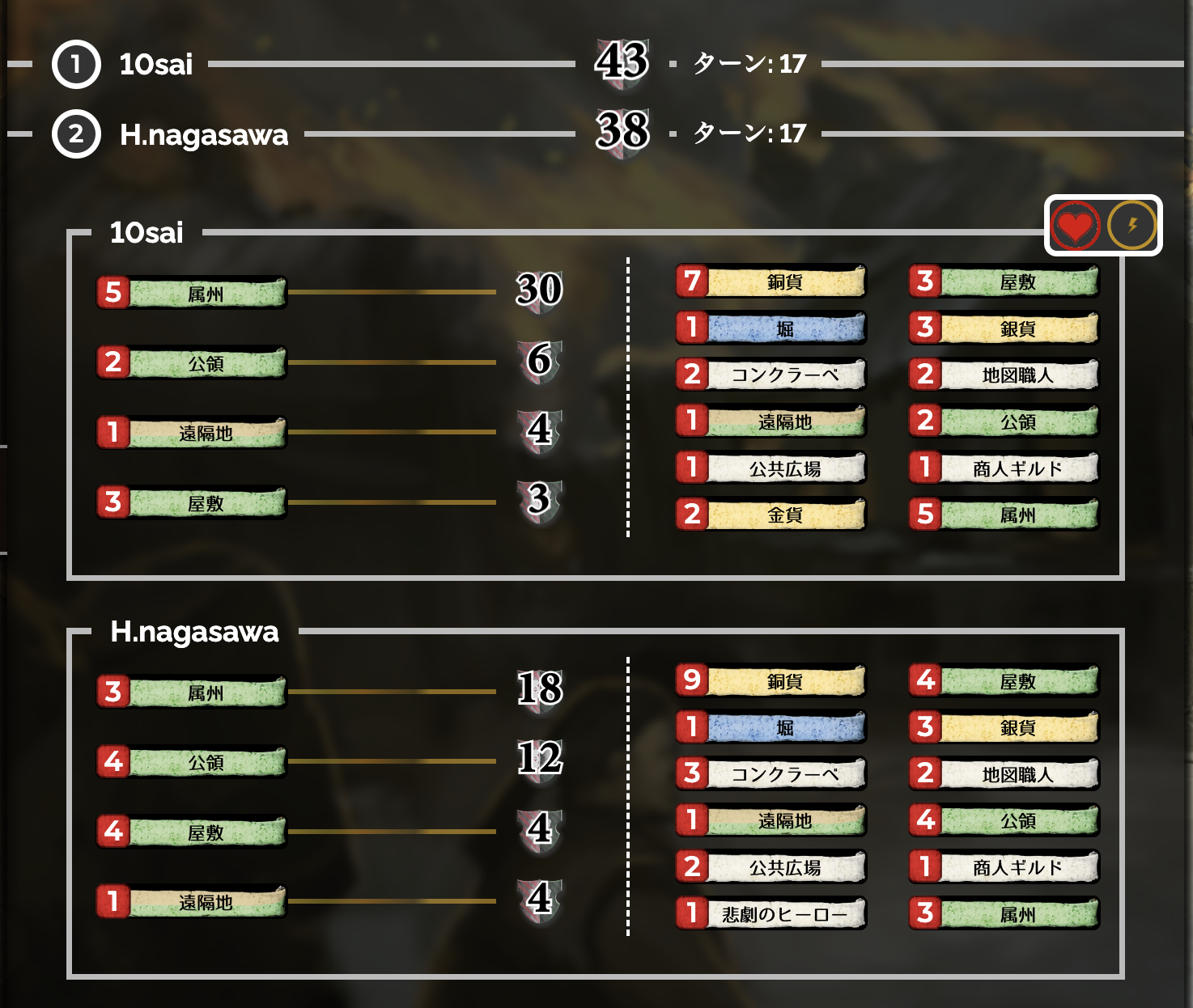1193x1008 pixels.
Task: Click the shield icon beside 属州 worth 30 points
Action: pyautogui.click(x=538, y=294)
